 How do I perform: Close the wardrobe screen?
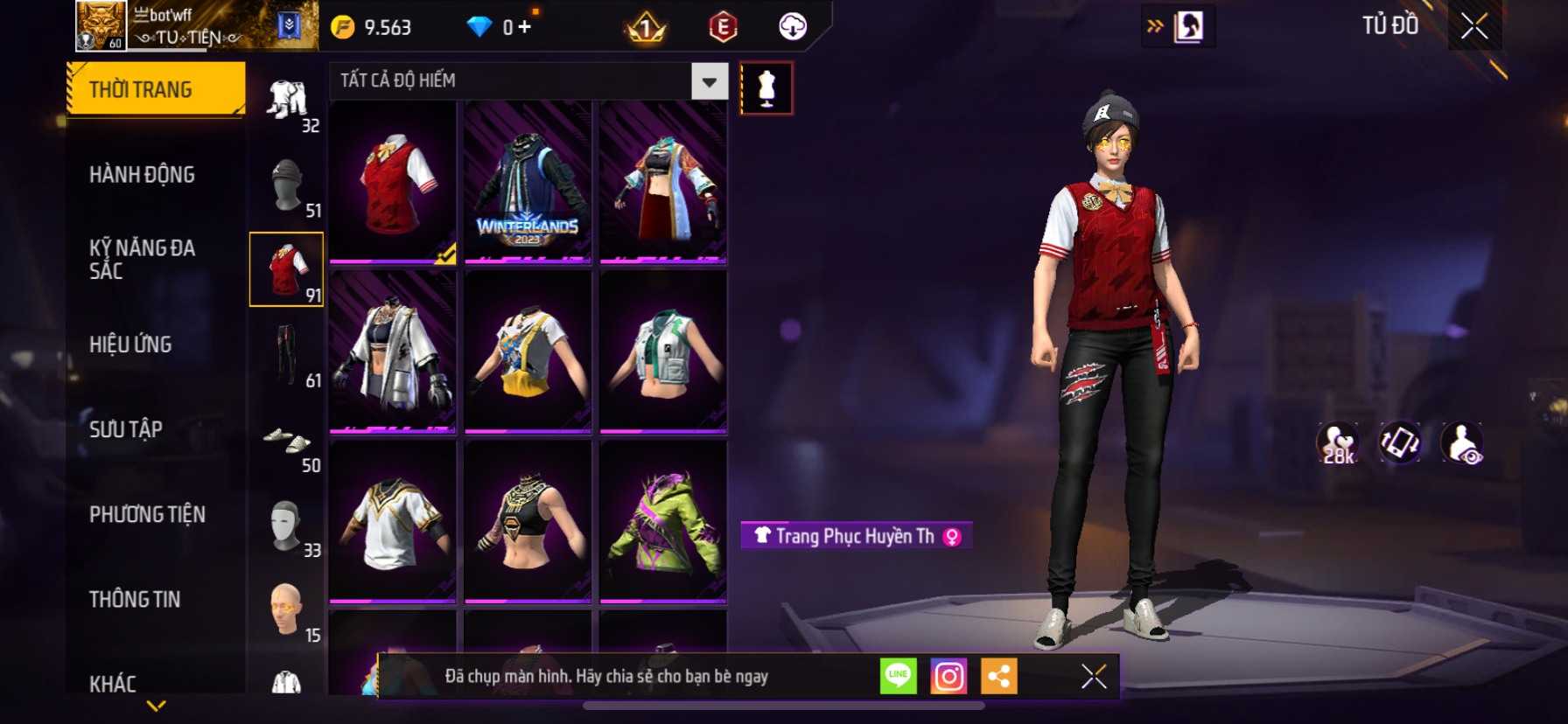tap(1474, 26)
